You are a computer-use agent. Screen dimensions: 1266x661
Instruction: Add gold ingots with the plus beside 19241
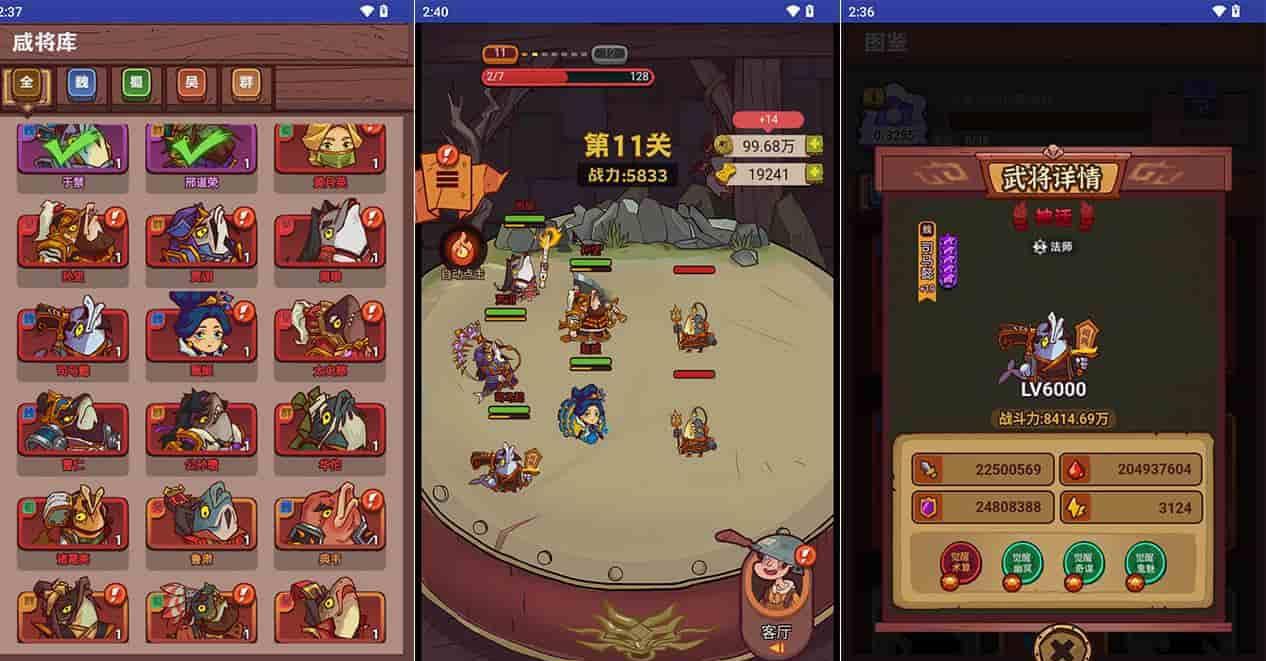pos(815,174)
